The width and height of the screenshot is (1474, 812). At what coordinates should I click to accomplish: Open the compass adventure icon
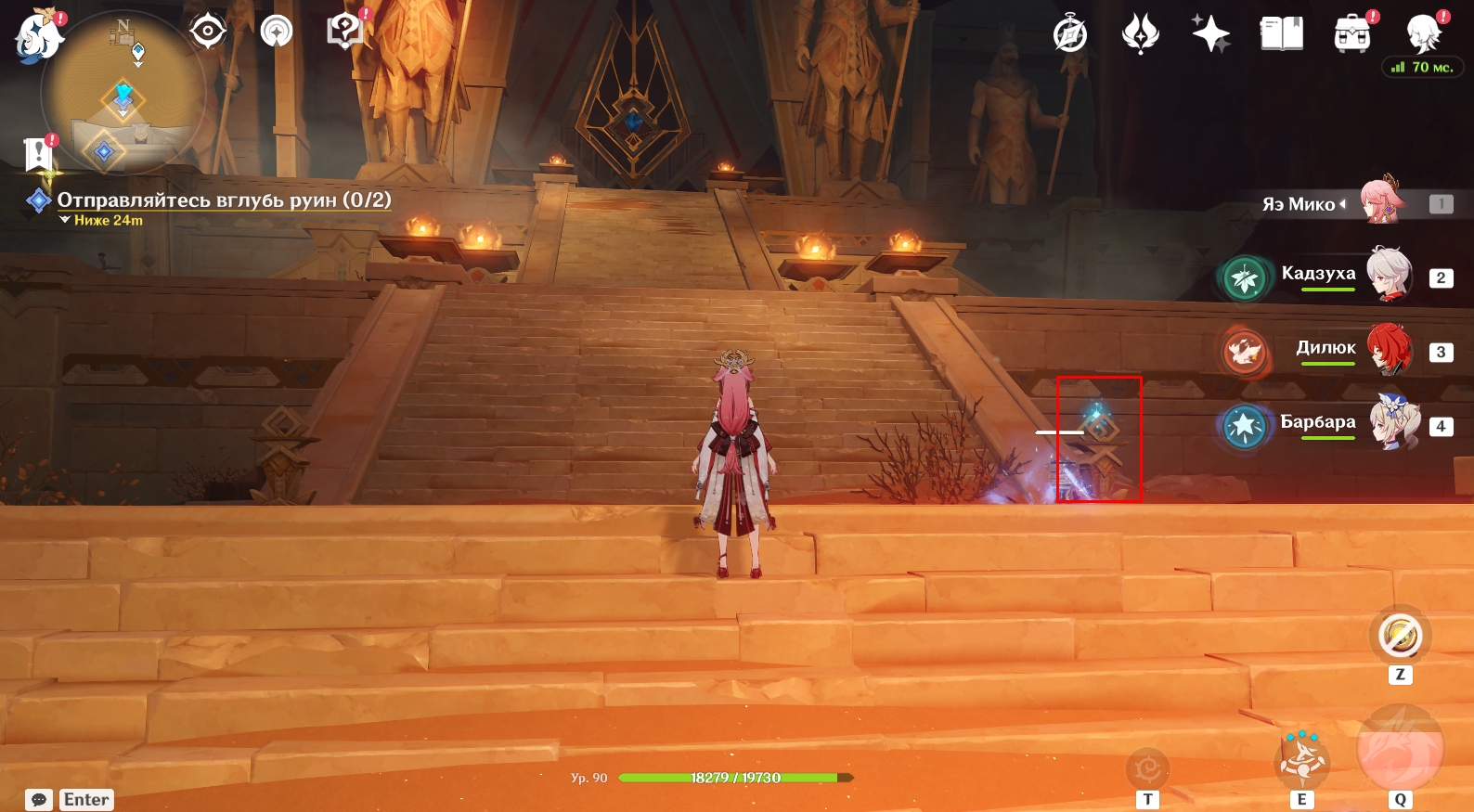point(1070,35)
